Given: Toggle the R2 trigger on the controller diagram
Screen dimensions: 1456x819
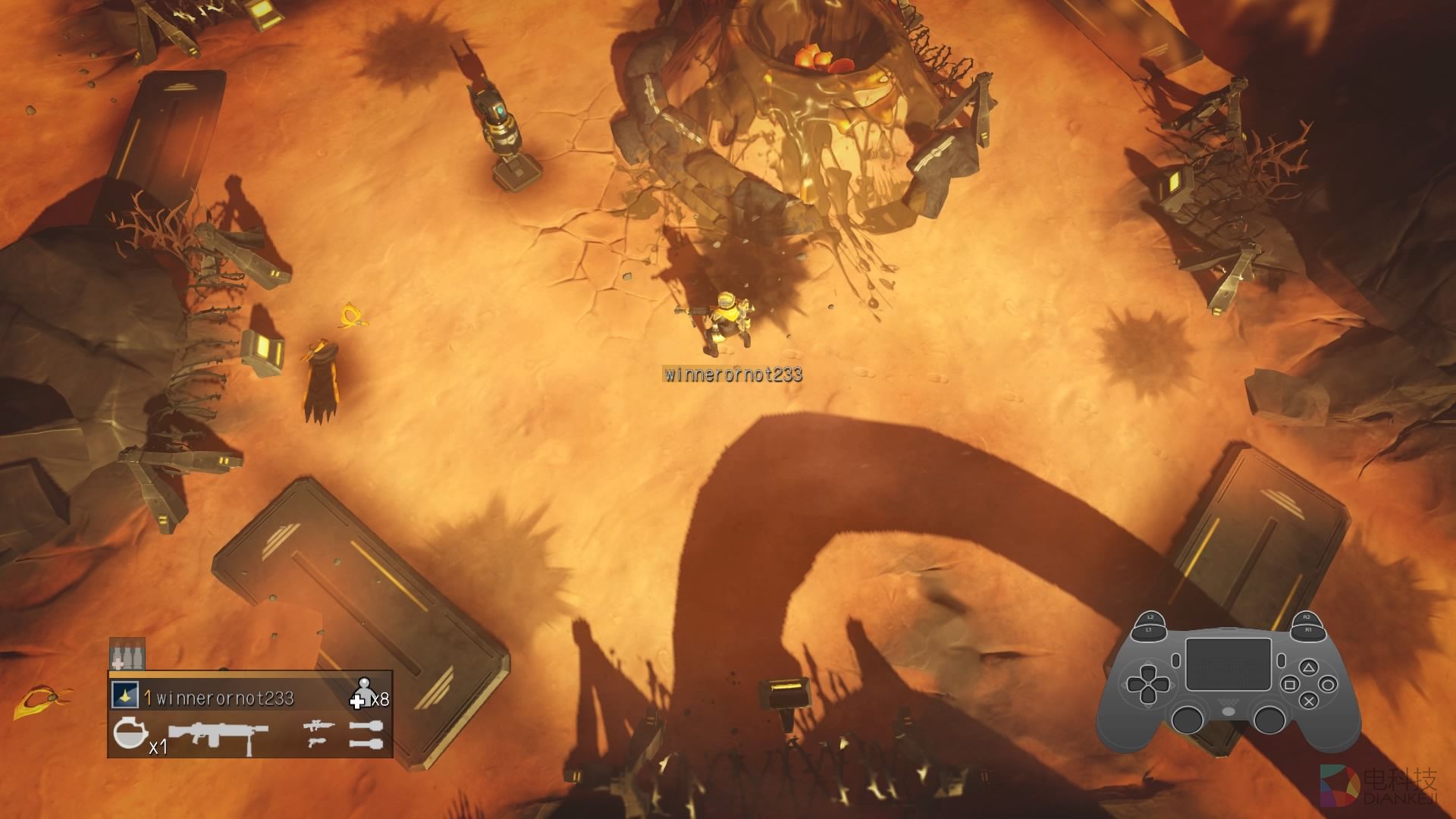Looking at the screenshot, I should (x=1308, y=617).
